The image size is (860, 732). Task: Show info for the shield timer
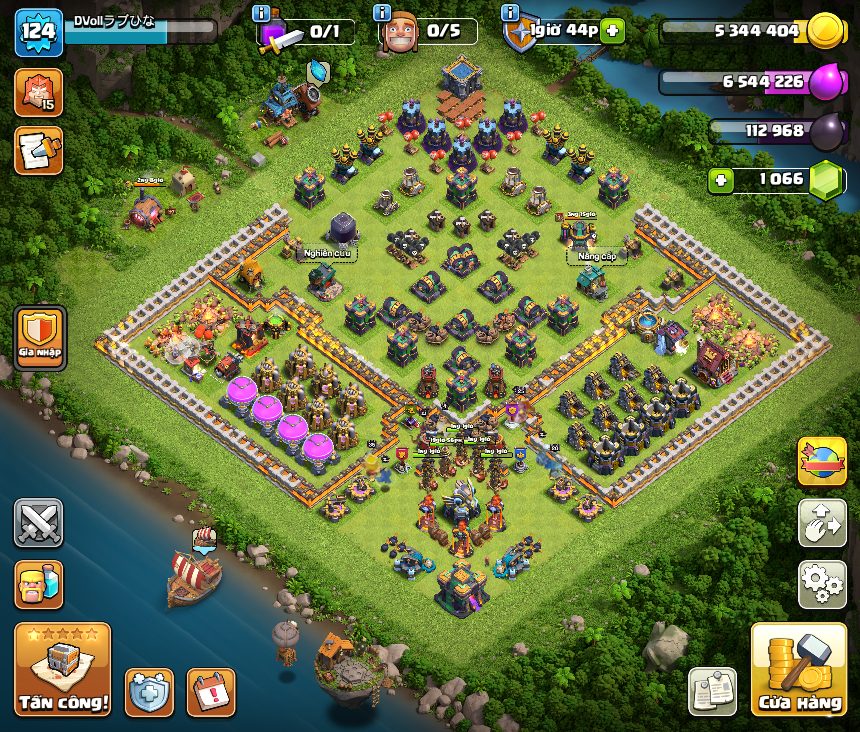click(508, 13)
